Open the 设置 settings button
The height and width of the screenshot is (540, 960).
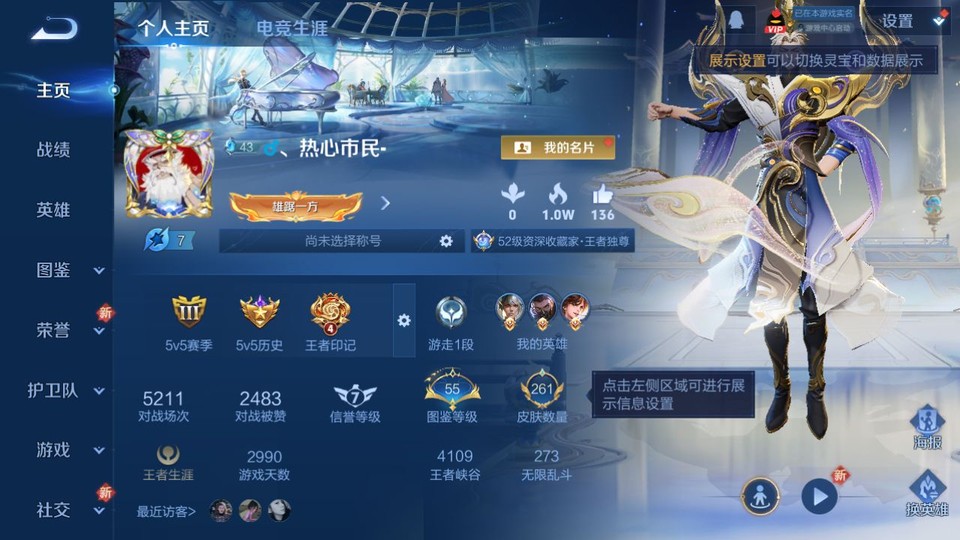[896, 21]
